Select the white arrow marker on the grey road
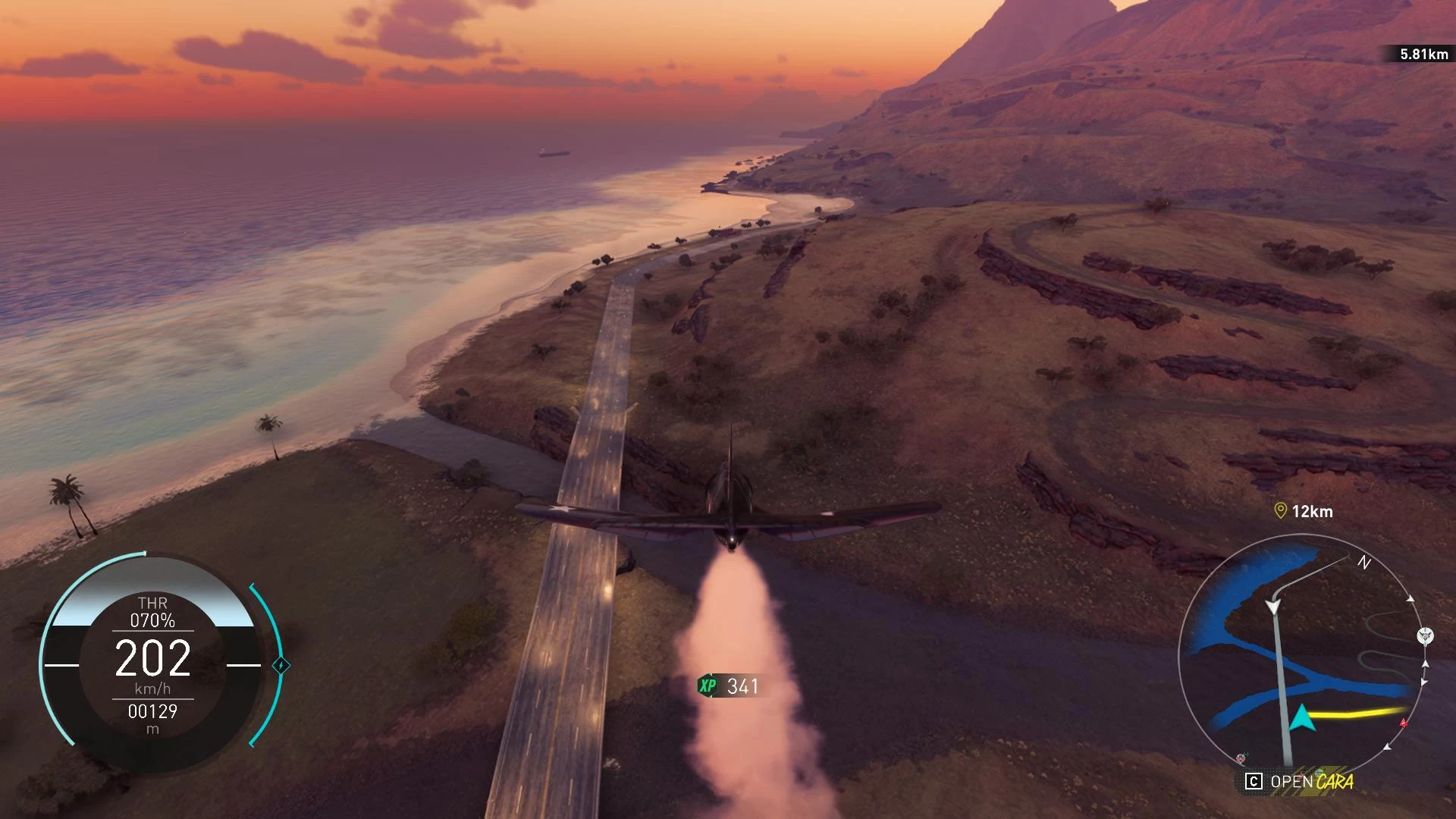This screenshot has width=1456, height=819. [1272, 607]
